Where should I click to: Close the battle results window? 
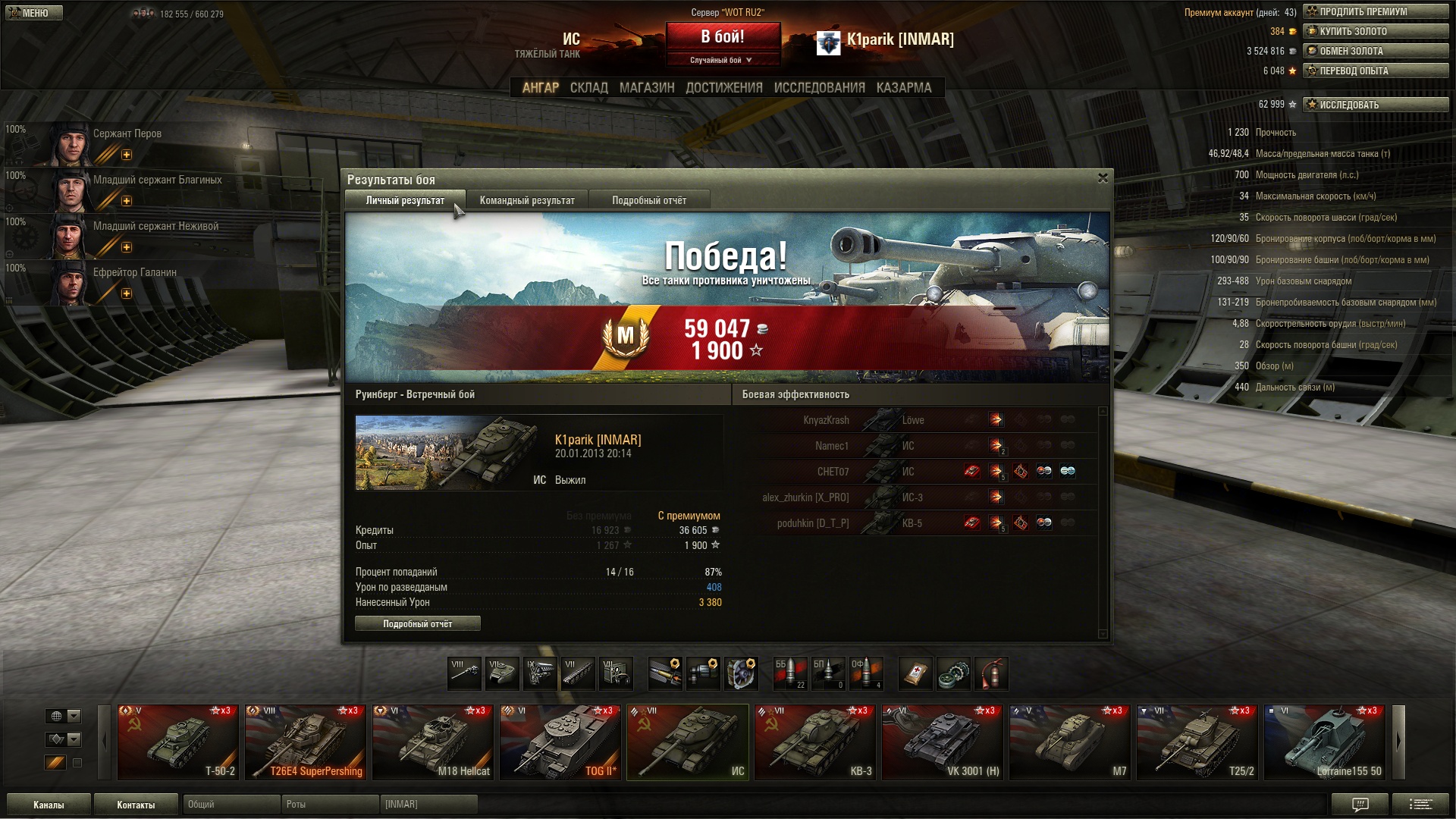1103,178
